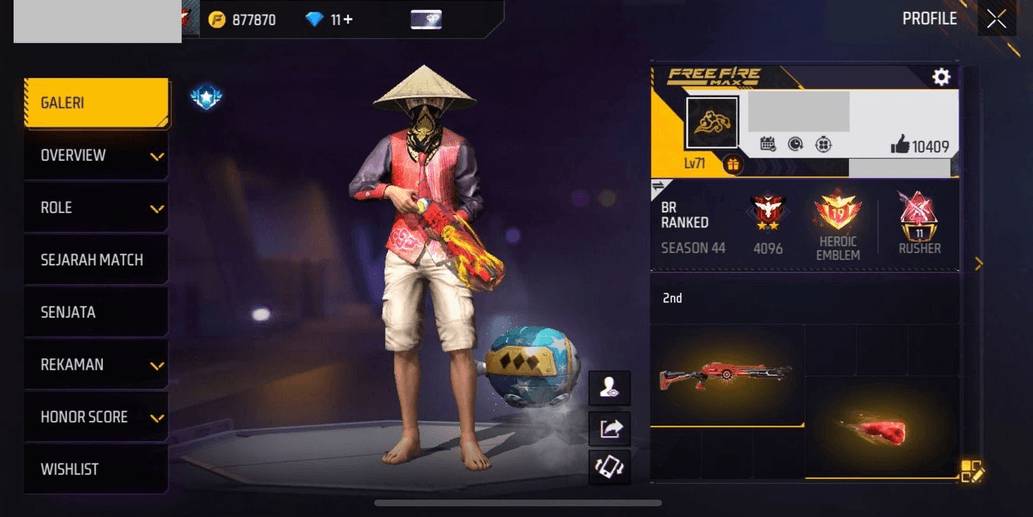The height and width of the screenshot is (517, 1033).
Task: Click the diamond voucher card icon
Action: (426, 19)
